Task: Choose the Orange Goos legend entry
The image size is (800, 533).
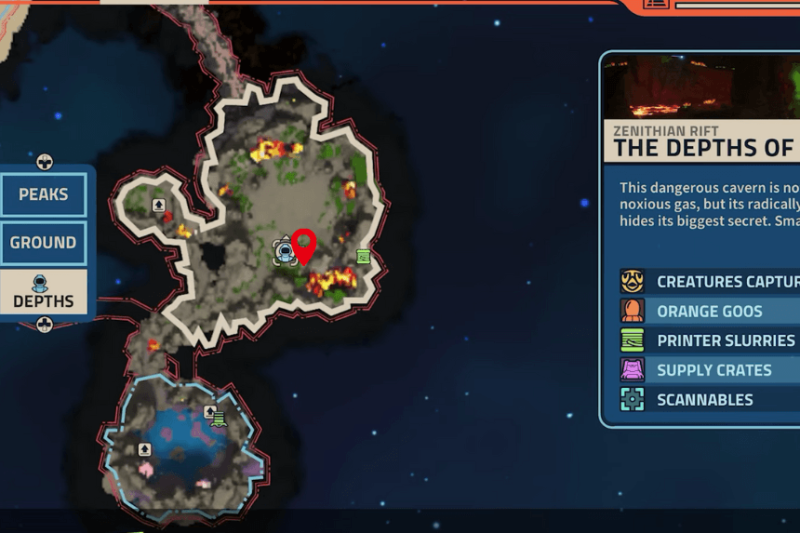Action: (710, 311)
